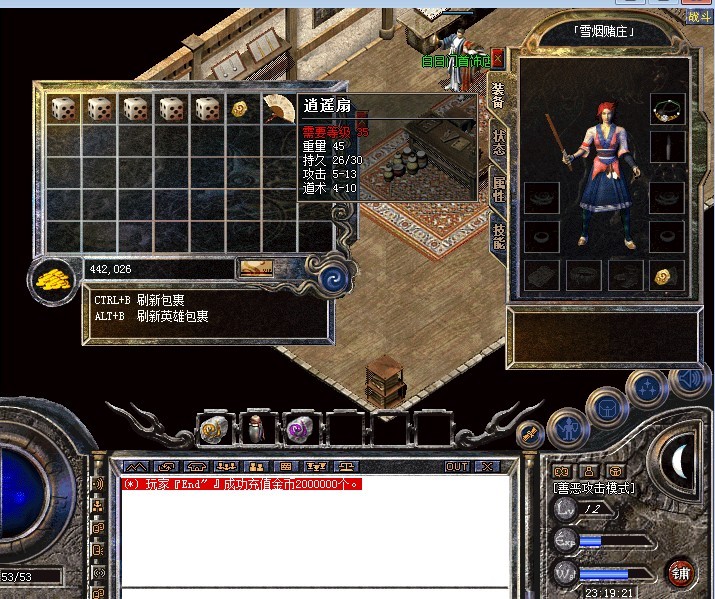
Task: Show the 技能 skills tab
Action: click(498, 236)
